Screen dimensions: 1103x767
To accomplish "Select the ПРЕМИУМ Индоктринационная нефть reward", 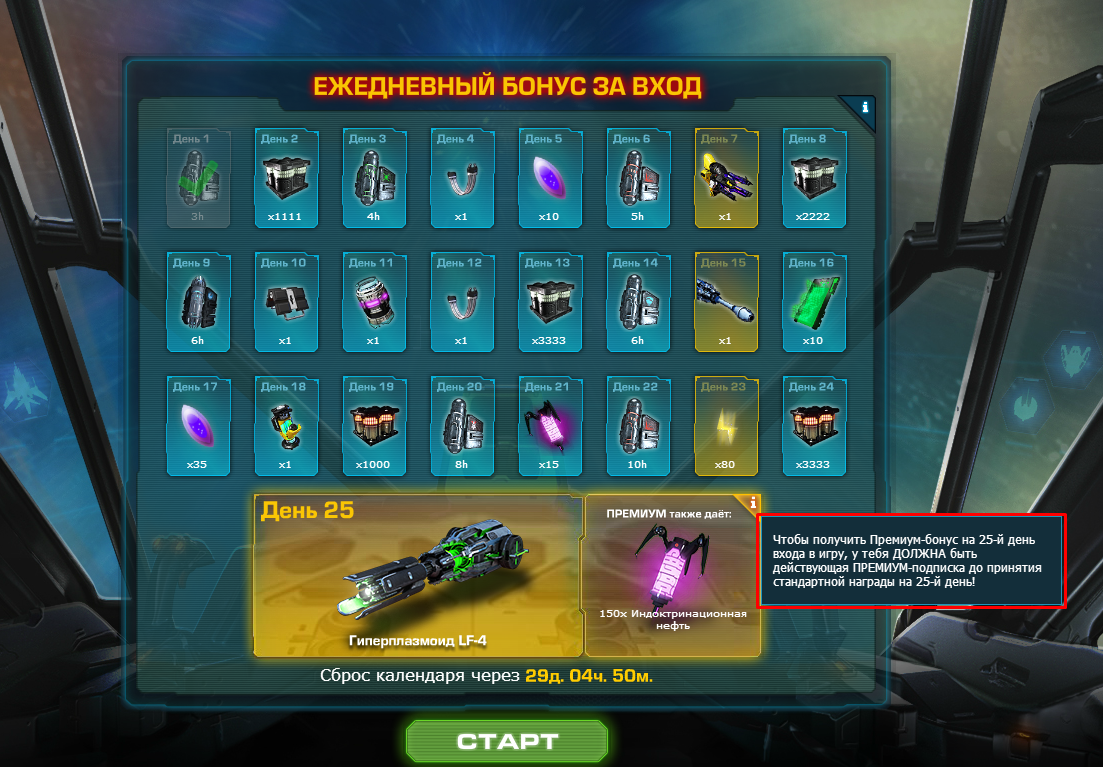I will 672,575.
